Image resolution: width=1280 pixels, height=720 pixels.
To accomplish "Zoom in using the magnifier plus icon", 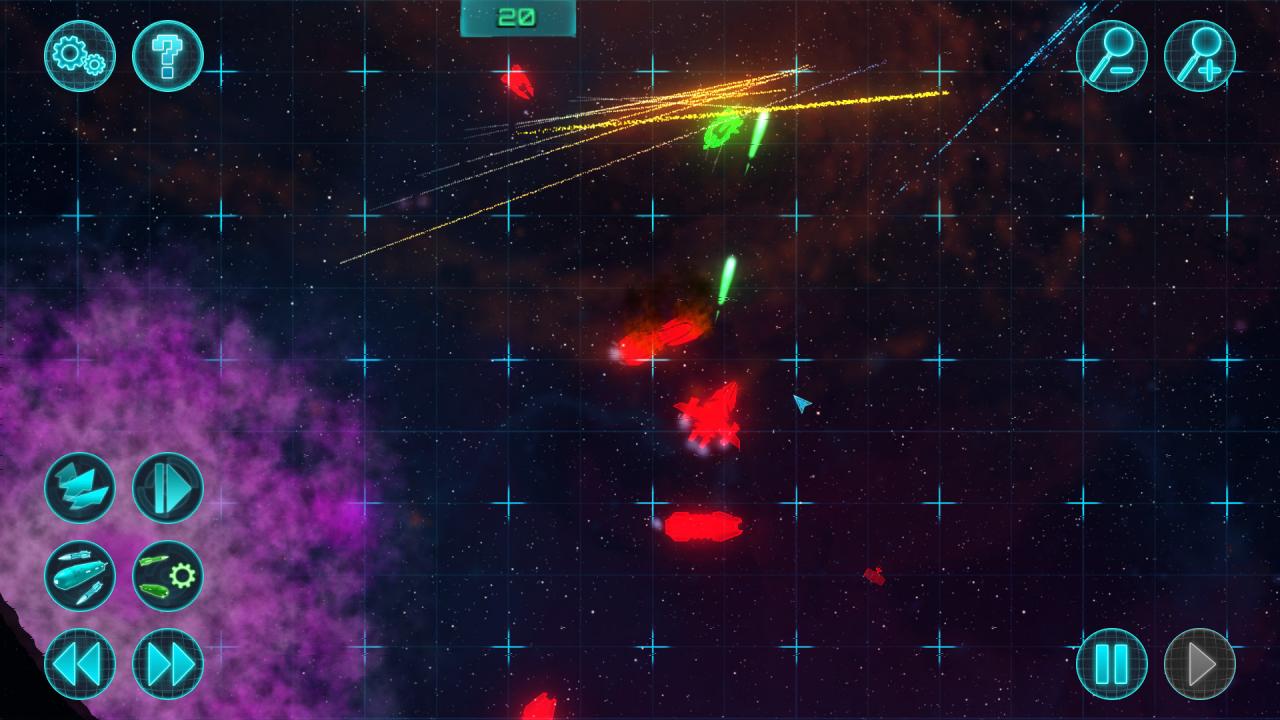I will coord(1202,57).
